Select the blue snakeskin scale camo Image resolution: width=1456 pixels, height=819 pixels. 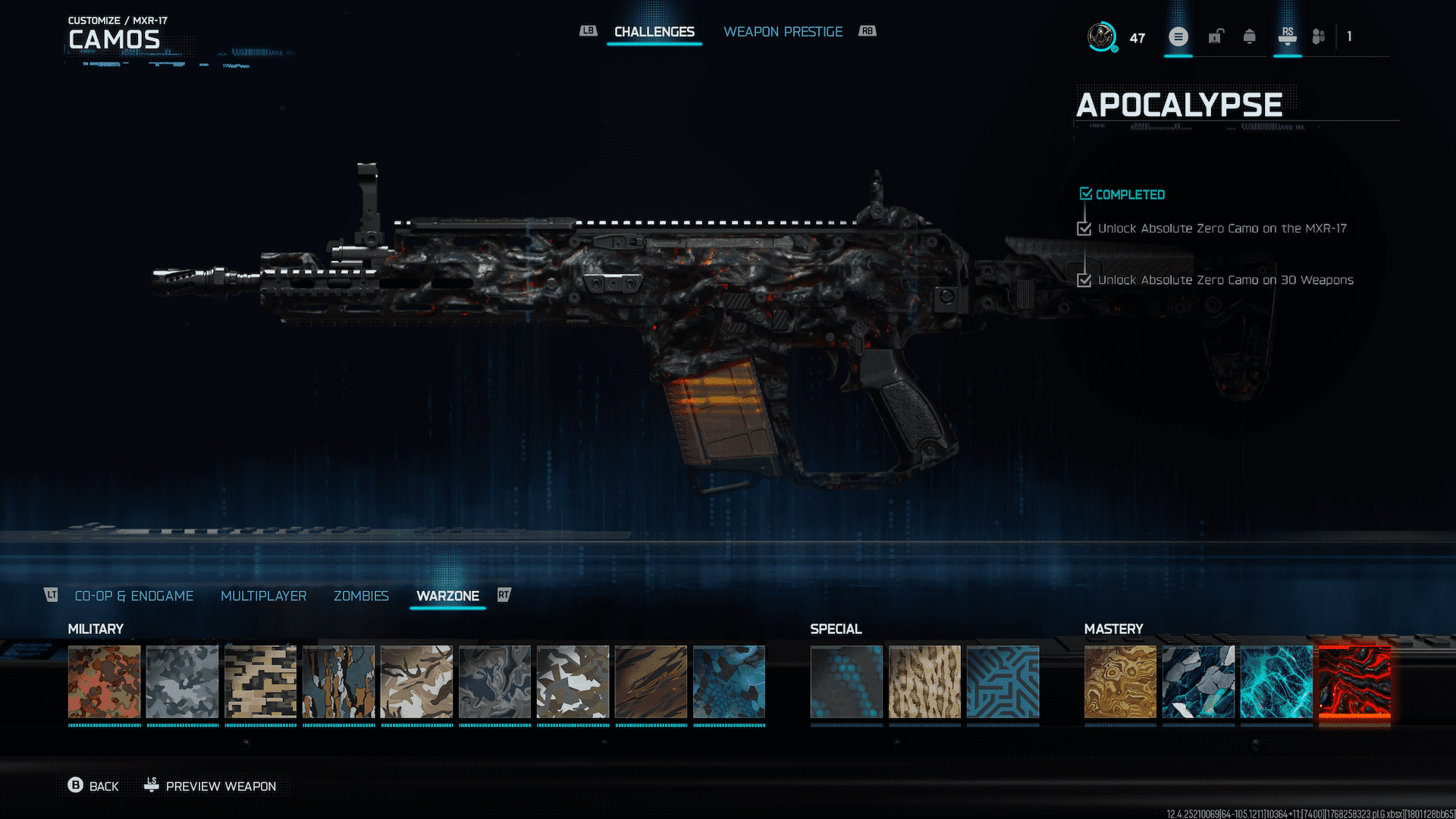[x=729, y=682]
